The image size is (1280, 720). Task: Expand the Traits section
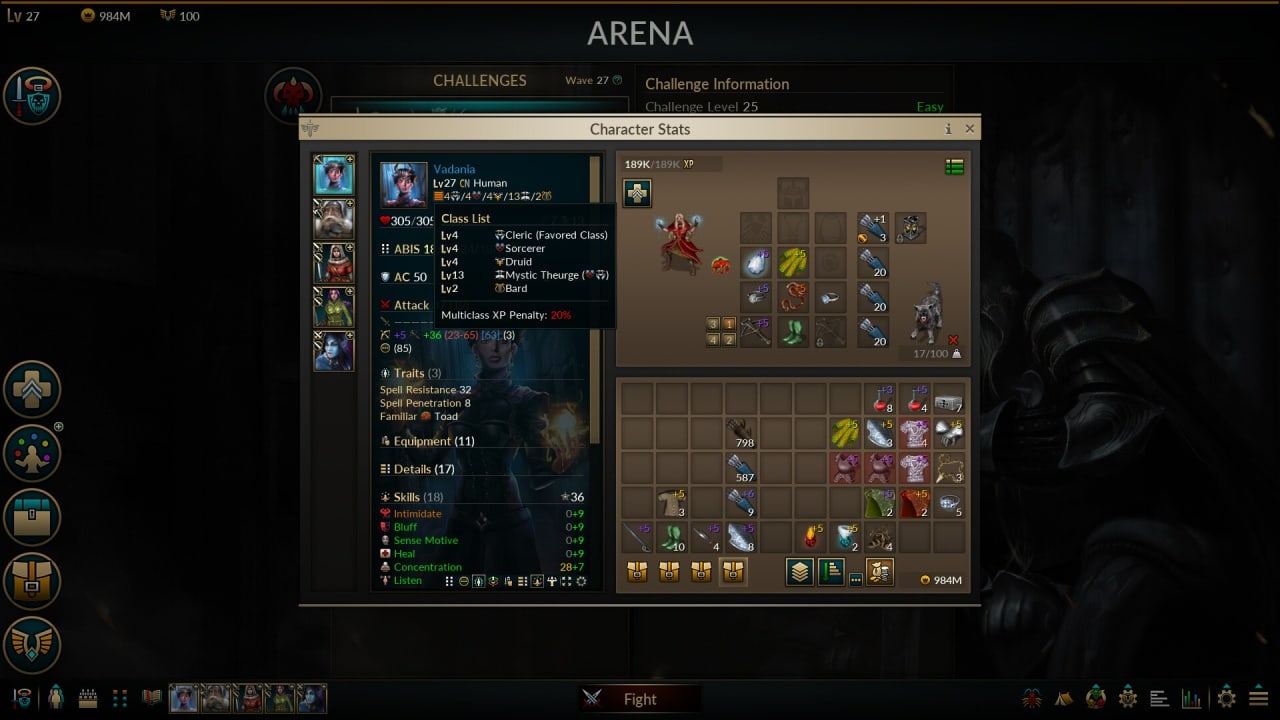click(411, 373)
